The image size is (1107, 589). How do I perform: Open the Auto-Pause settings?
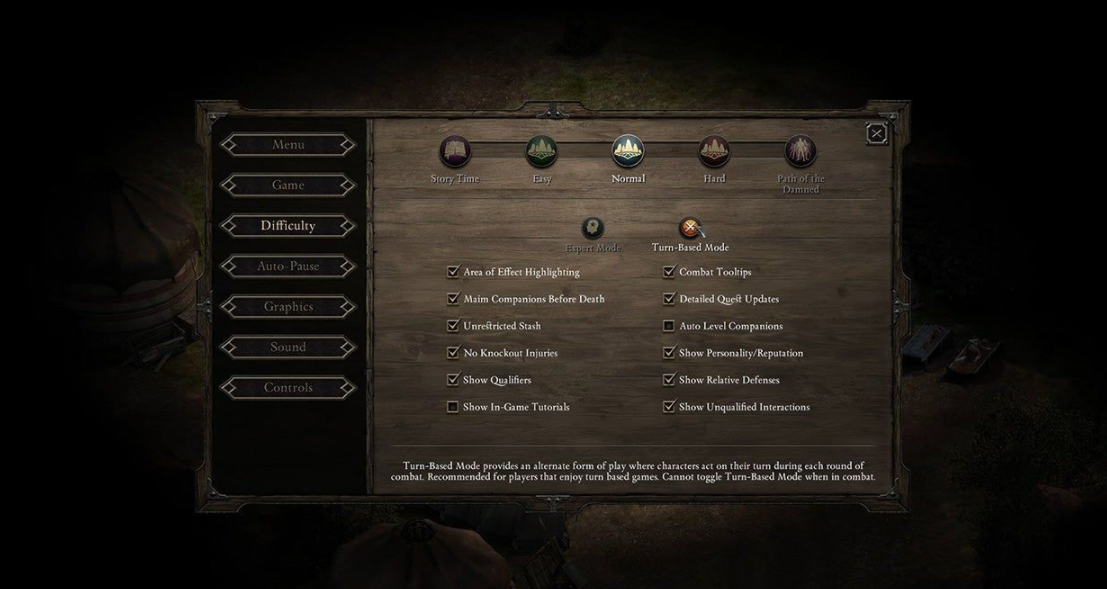(288, 266)
